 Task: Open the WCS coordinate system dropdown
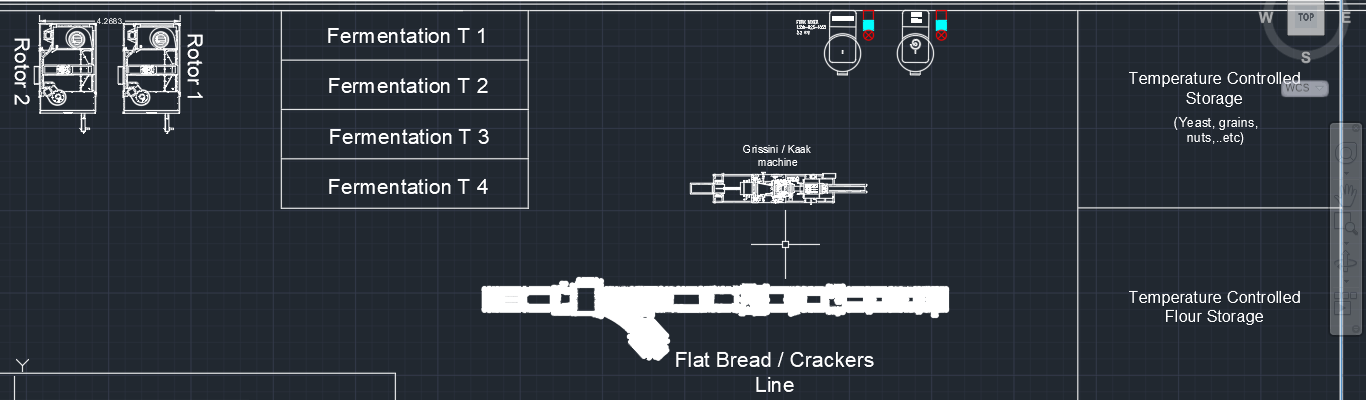[x=1304, y=88]
